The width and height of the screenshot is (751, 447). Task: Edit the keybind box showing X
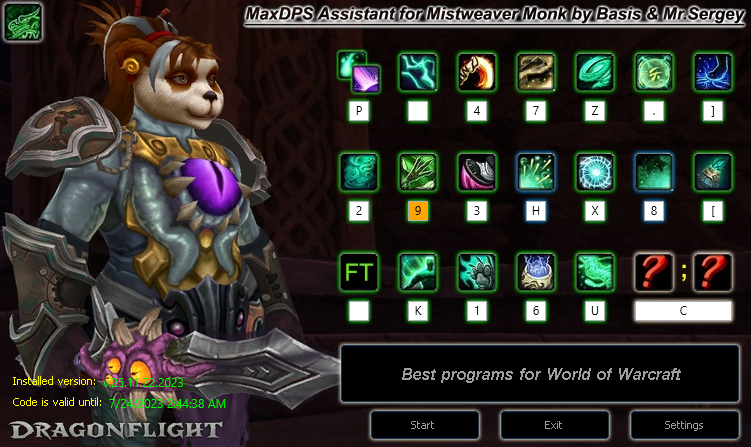click(x=595, y=211)
